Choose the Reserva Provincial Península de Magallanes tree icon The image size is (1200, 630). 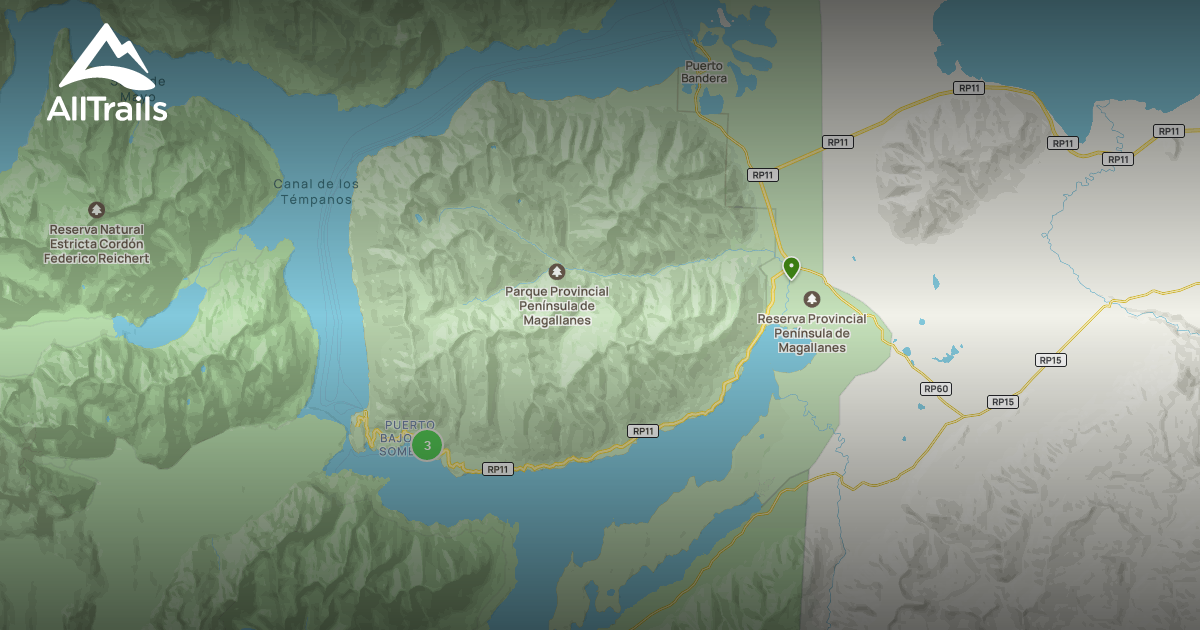811,299
